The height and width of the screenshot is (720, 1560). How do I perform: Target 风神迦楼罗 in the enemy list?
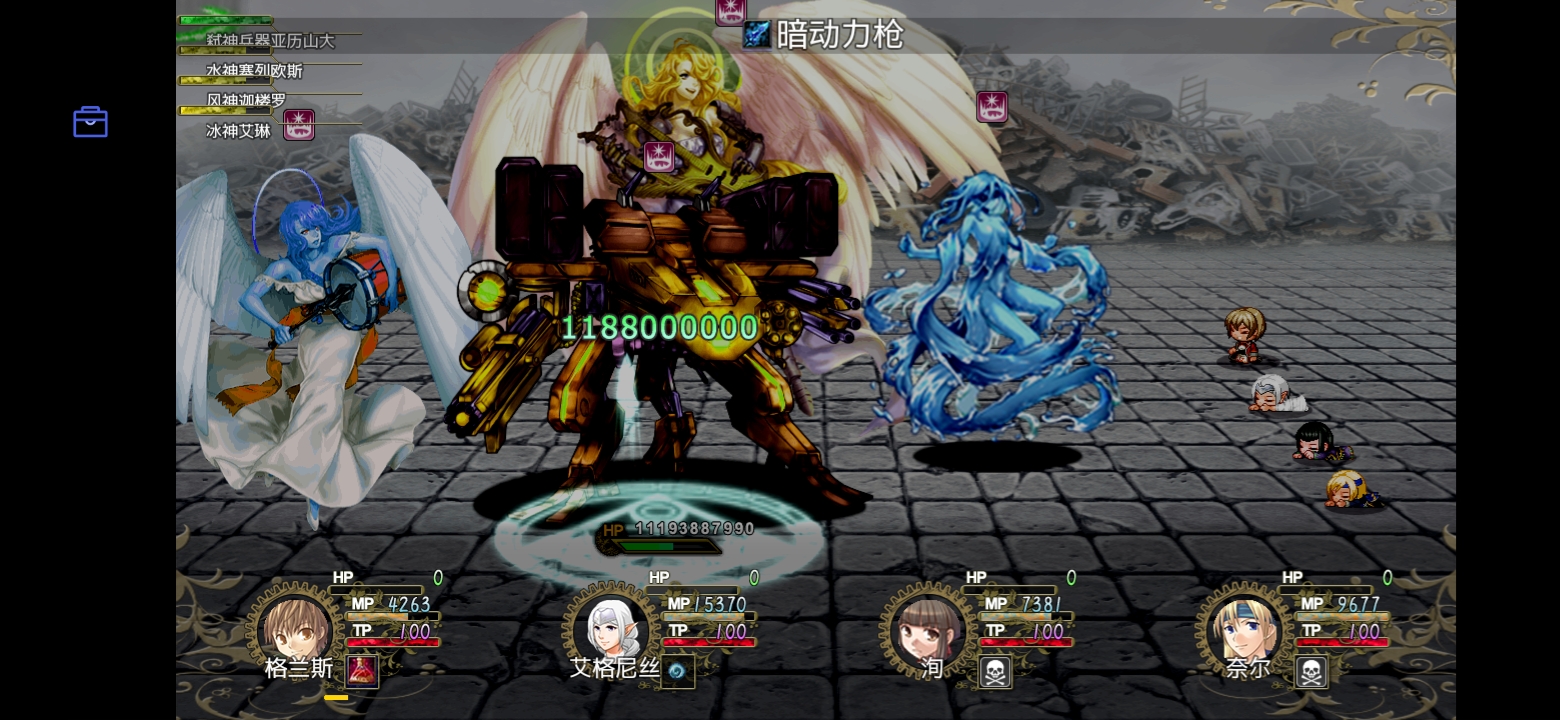[247, 100]
